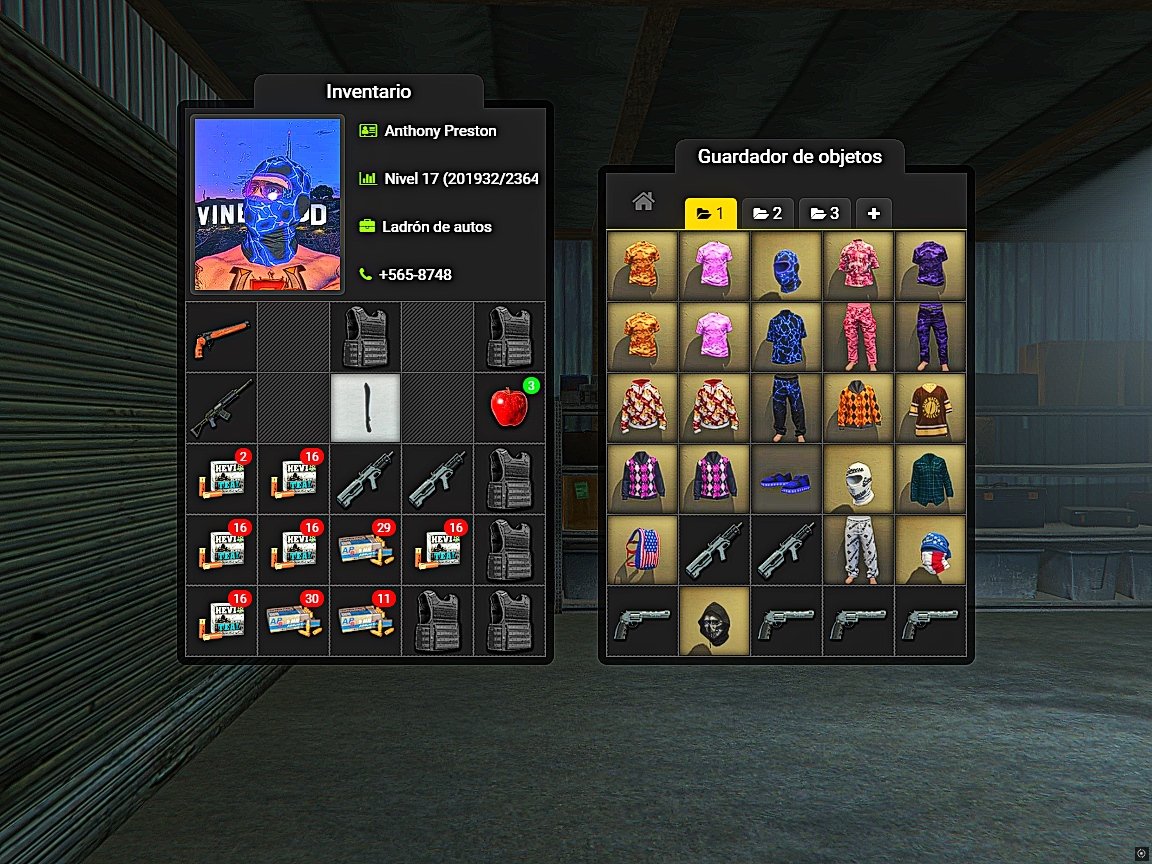Viewport: 1152px width, 864px height.
Task: Select the white ski mask item
Action: [858, 479]
